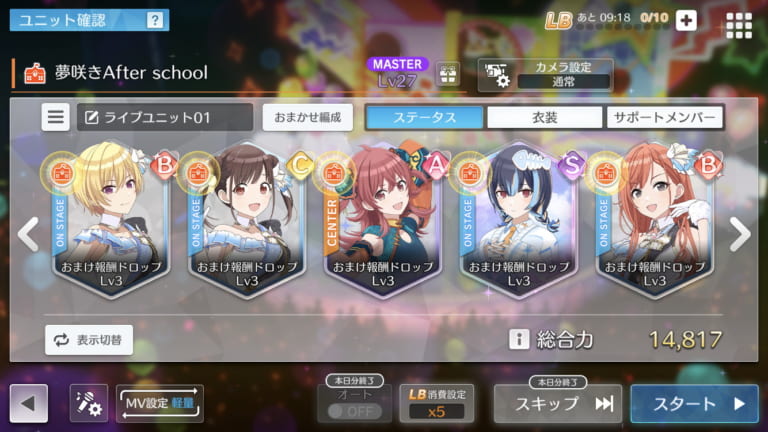The width and height of the screenshot is (768, 432).
Task: Go back with the left arrow button
Action: coord(28,404)
